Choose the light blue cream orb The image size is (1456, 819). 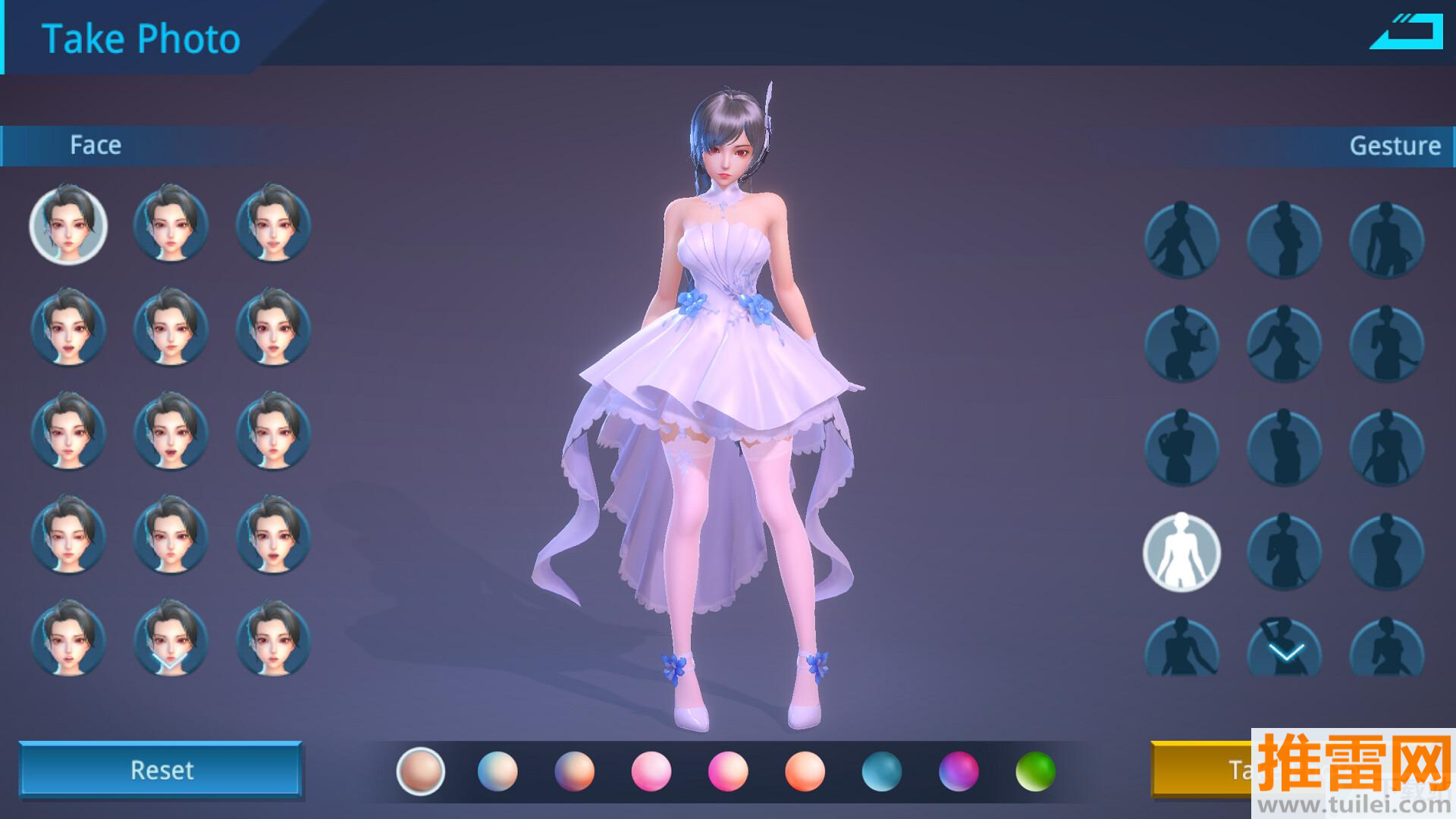pyautogui.click(x=497, y=771)
